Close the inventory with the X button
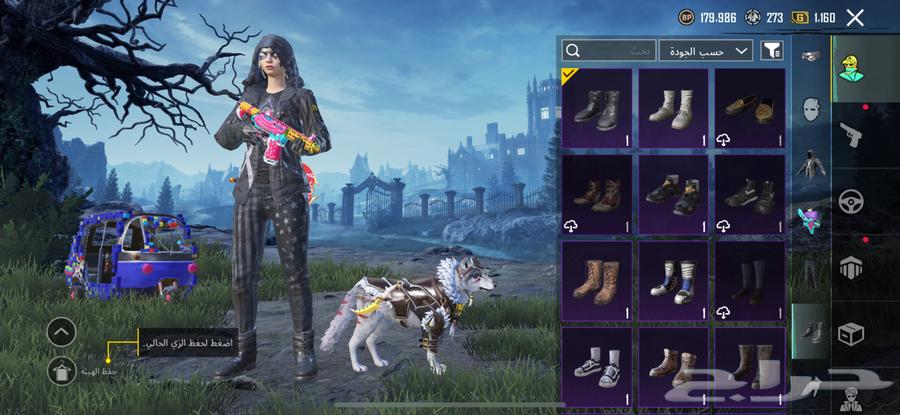This screenshot has width=900, height=415. click(855, 17)
